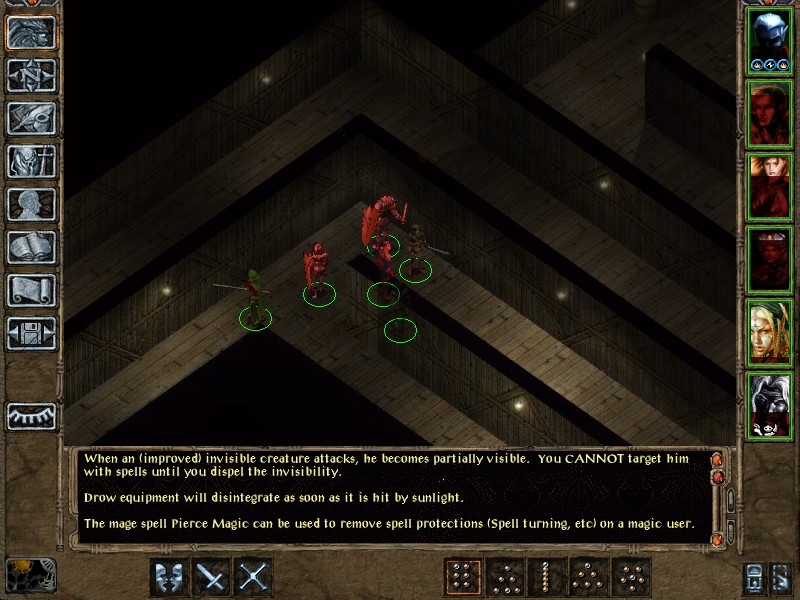Open the area map compass button
Viewport: 800px width, 600px height.
(x=31, y=75)
